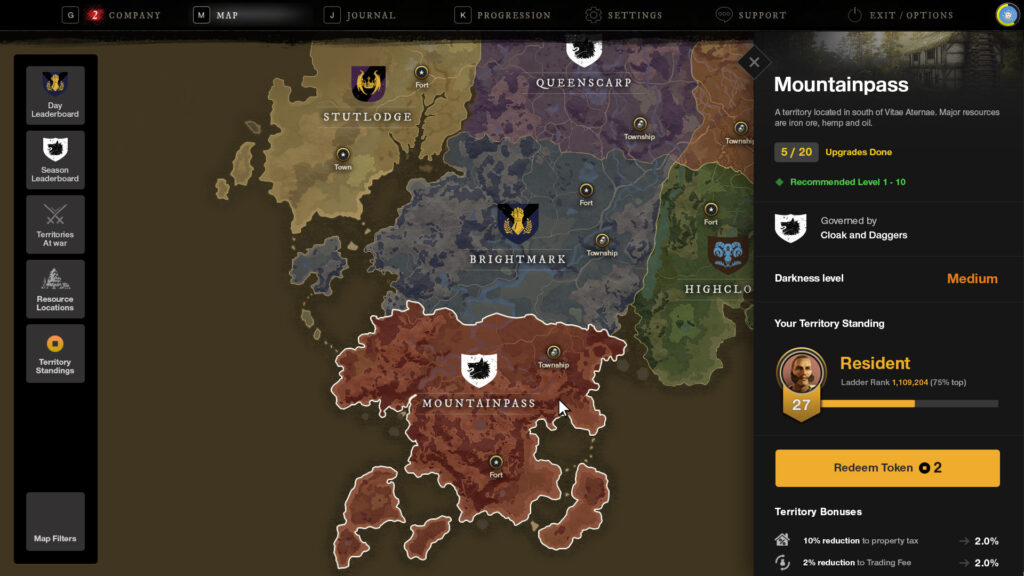Click the Stutlodge territory crest

[368, 84]
